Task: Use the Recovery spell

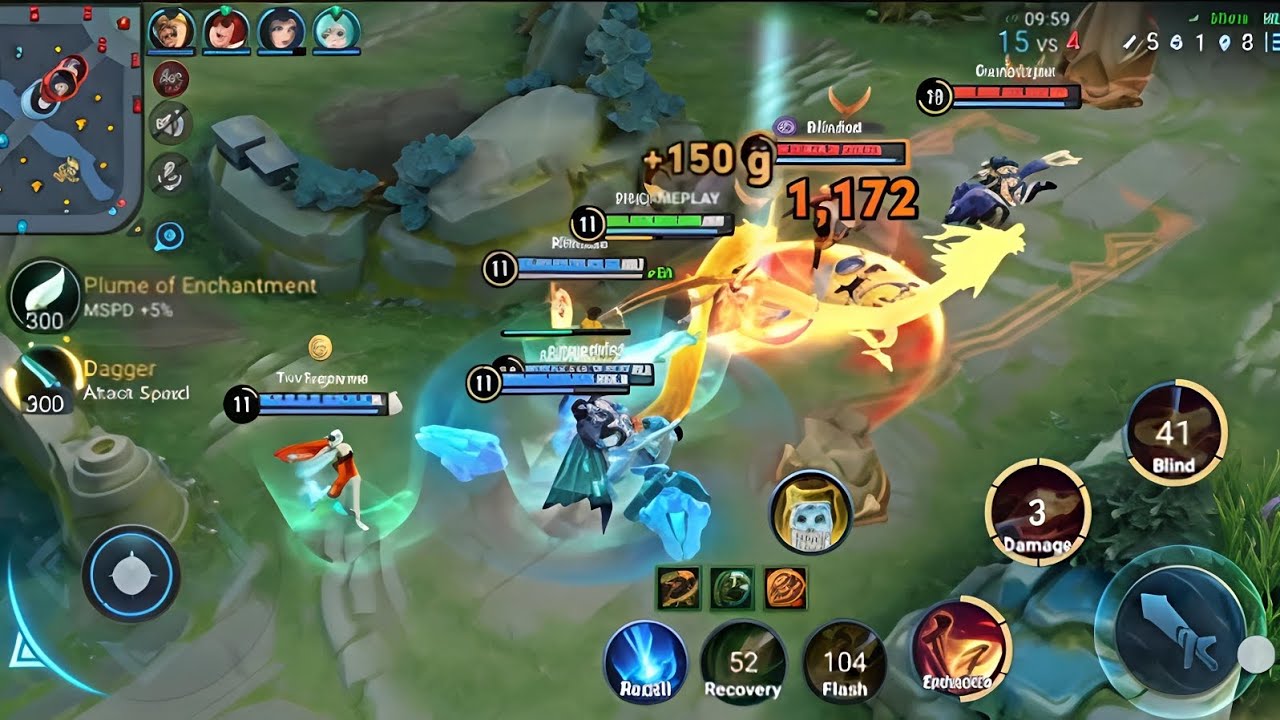Action: click(x=742, y=661)
